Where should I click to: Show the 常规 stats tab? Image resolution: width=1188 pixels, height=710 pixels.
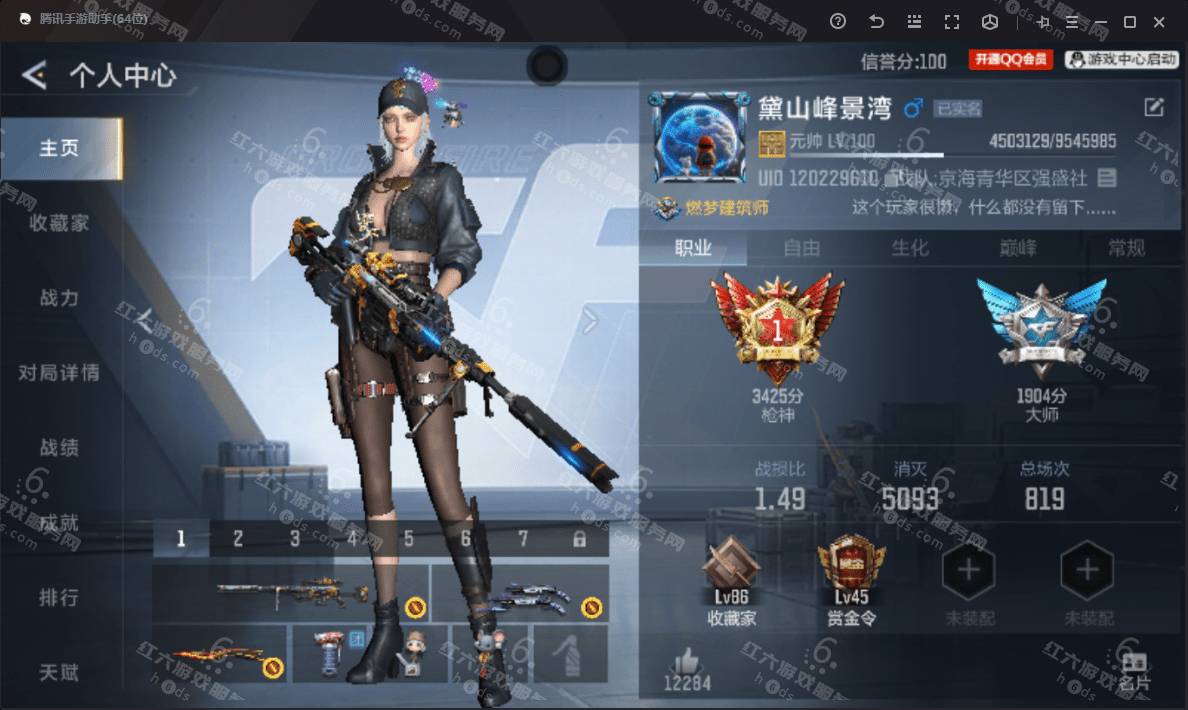click(x=1126, y=248)
